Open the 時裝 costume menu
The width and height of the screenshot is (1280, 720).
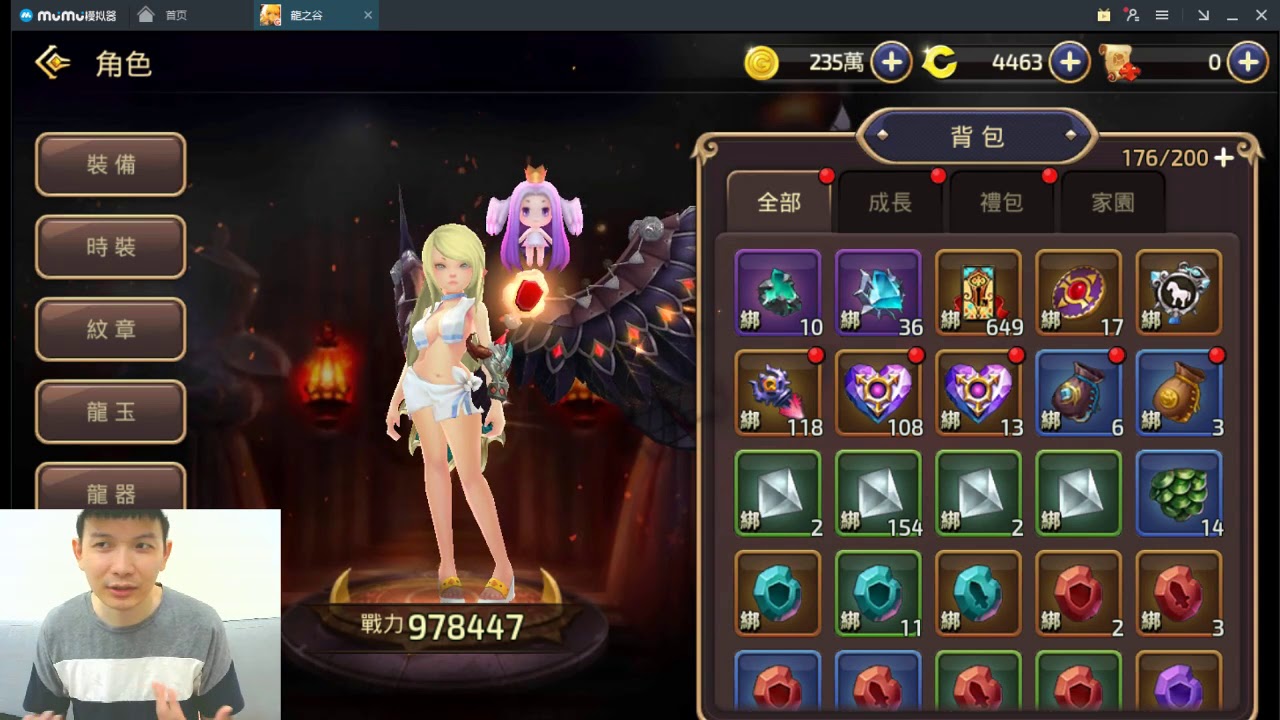point(111,247)
